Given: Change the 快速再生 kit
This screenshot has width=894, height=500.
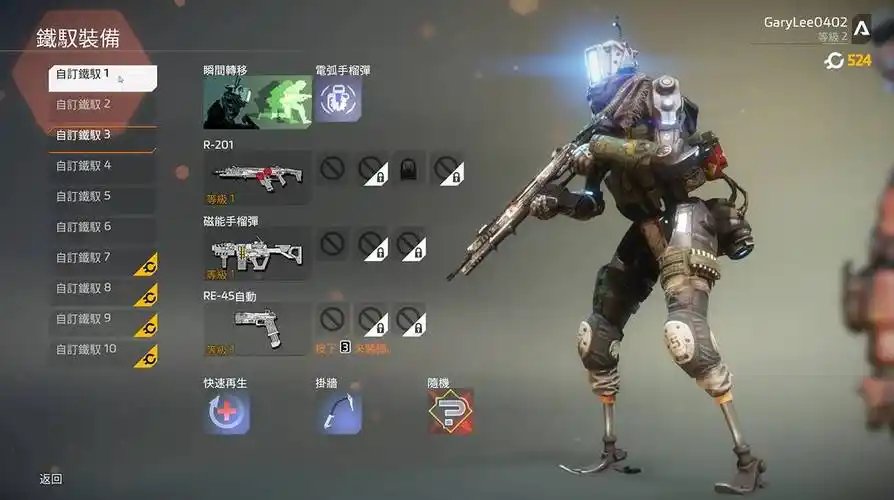Looking at the screenshot, I should point(227,412).
